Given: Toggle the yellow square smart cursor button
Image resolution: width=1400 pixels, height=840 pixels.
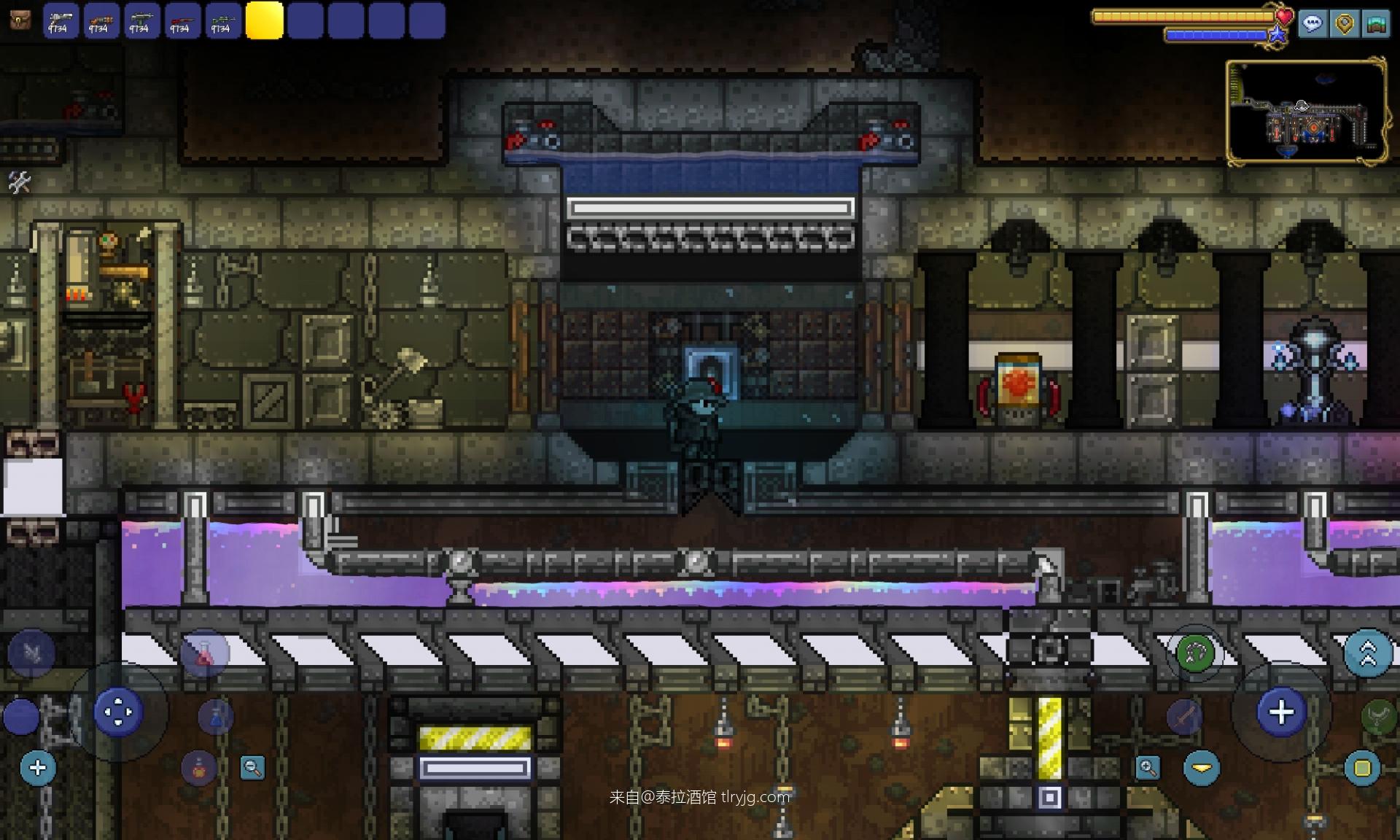Looking at the screenshot, I should click(x=1362, y=768).
